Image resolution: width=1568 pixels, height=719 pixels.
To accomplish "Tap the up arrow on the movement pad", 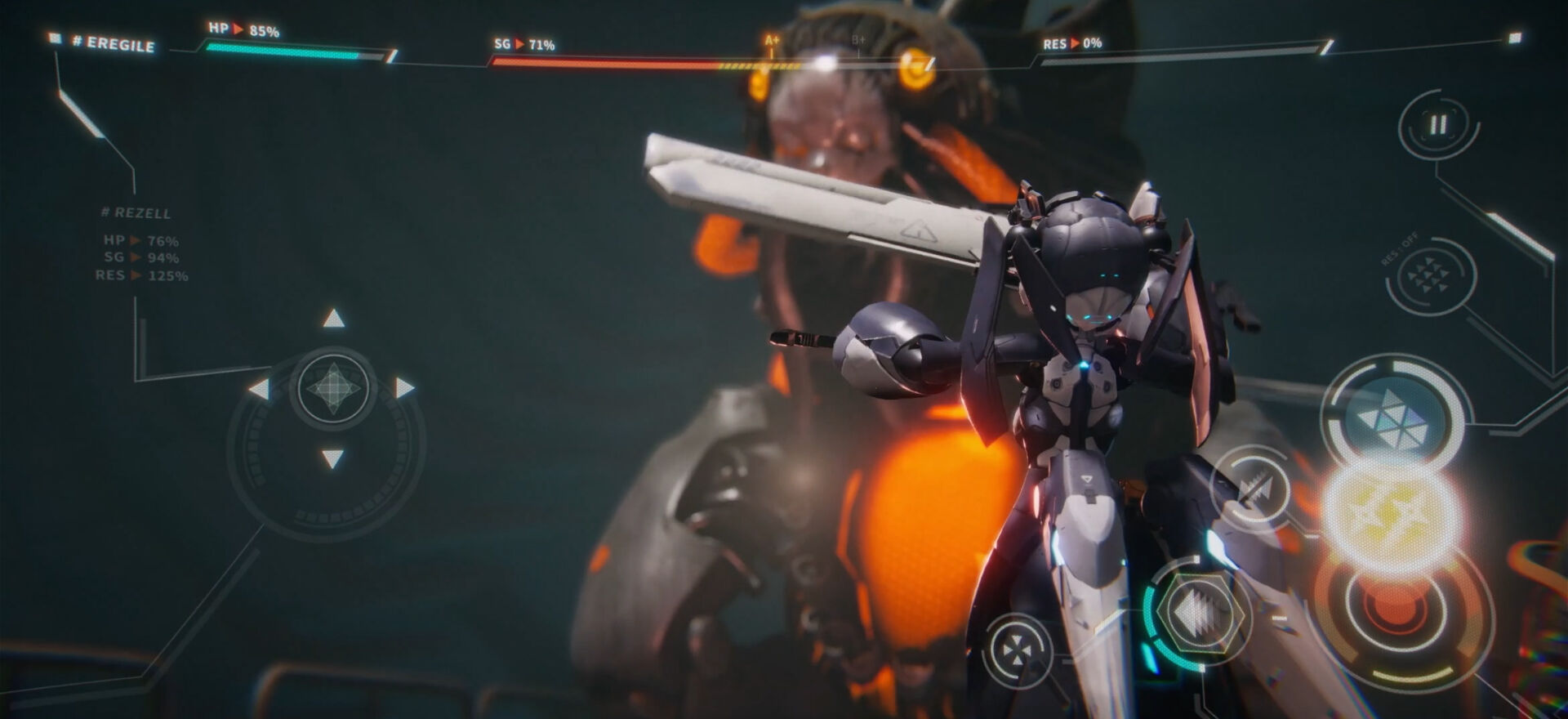I will click(333, 319).
